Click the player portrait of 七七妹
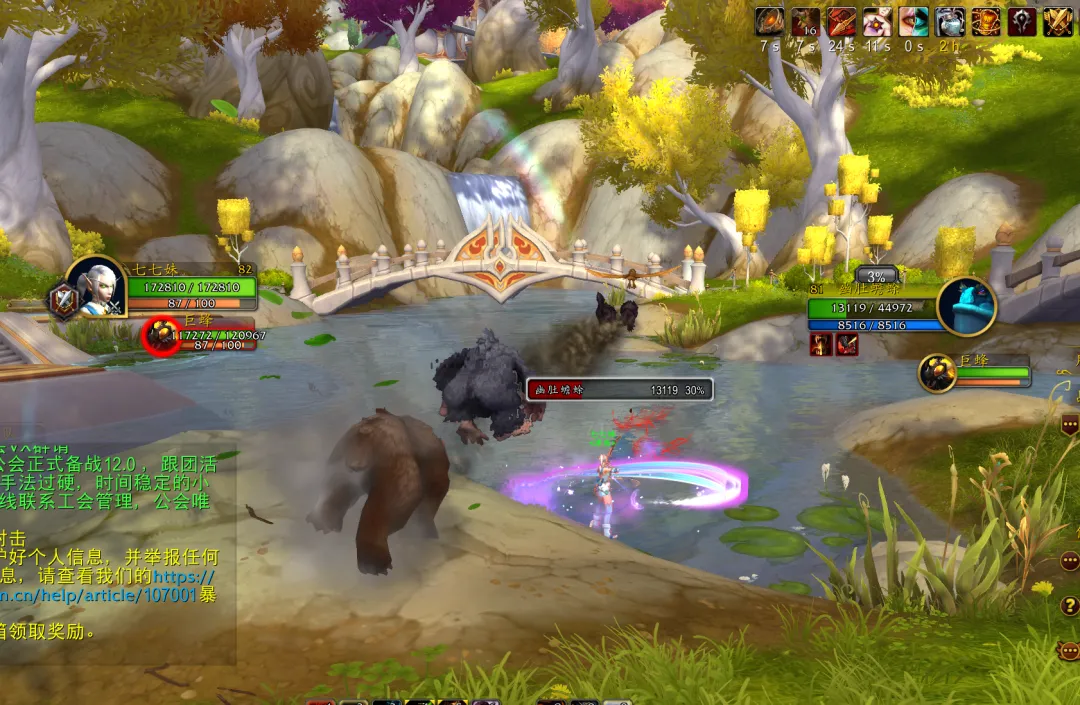1080x705 pixels. [97, 287]
